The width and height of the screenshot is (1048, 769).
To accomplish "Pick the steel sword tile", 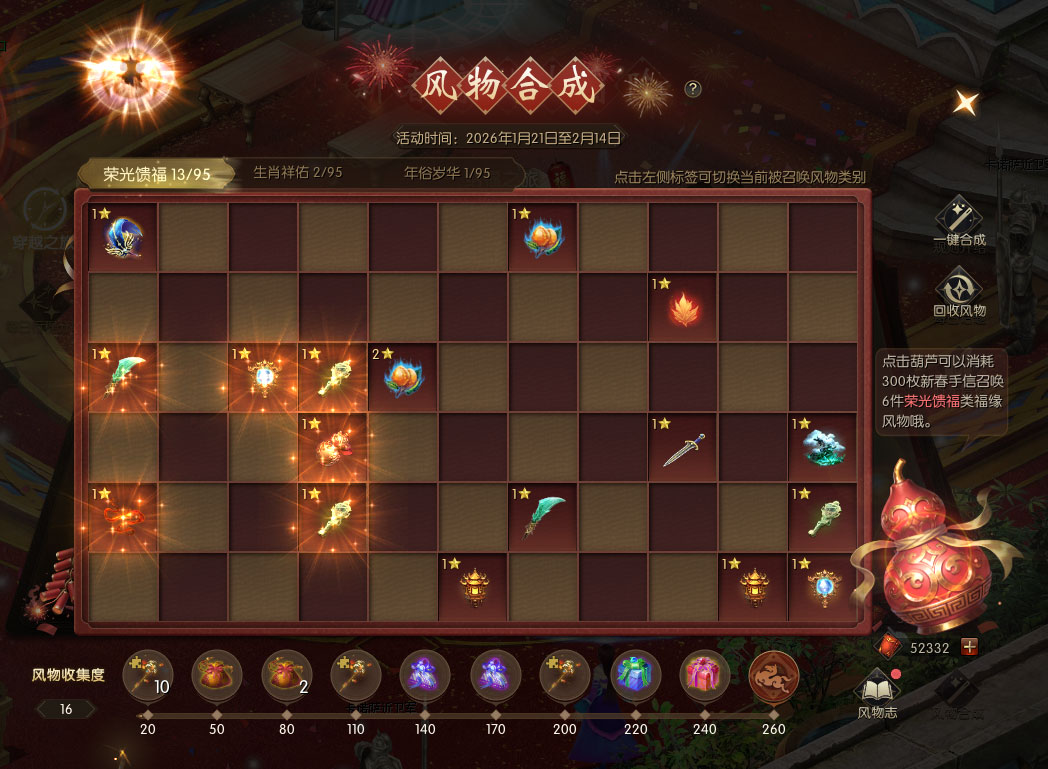I will 683,447.
